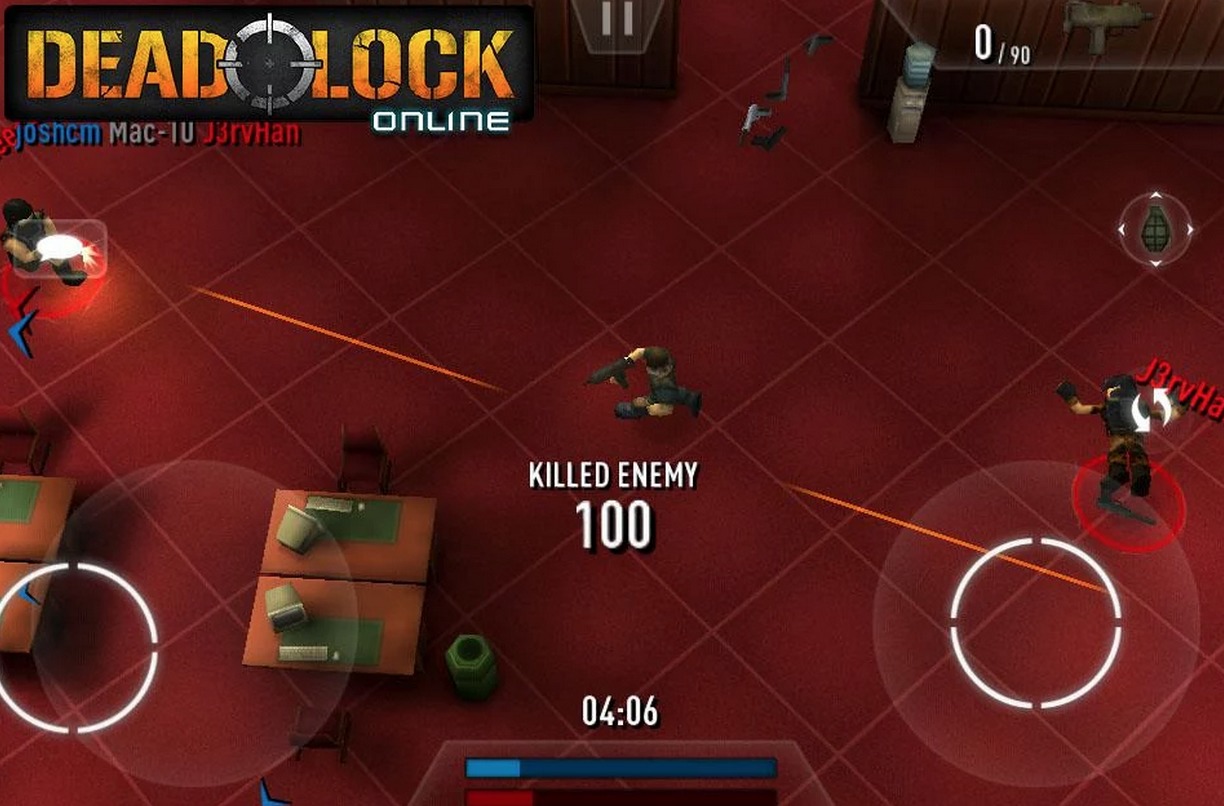Tap the left movement joystick ring

click(75, 647)
